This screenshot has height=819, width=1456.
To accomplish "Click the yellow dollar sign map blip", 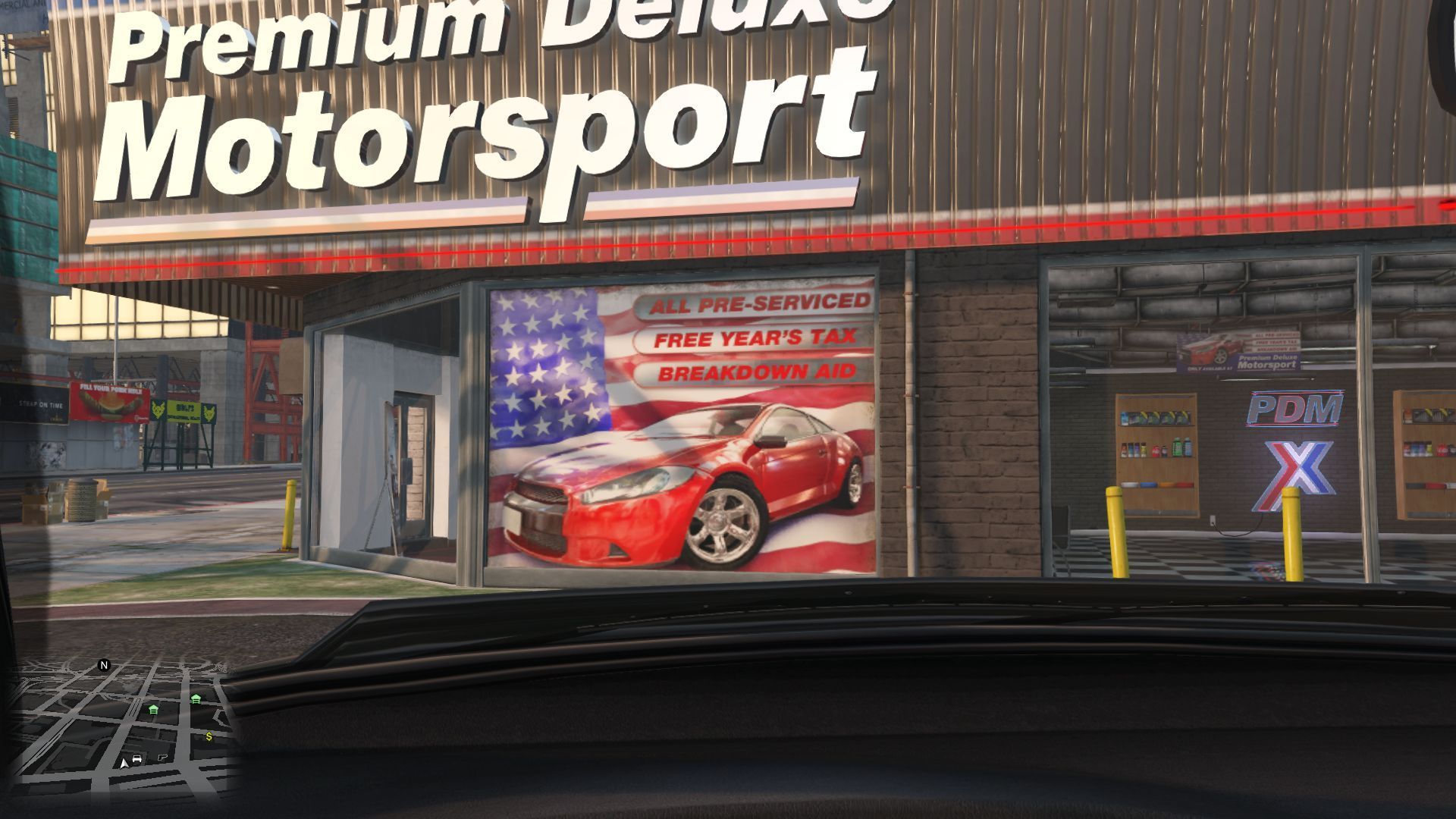I will click(x=209, y=736).
